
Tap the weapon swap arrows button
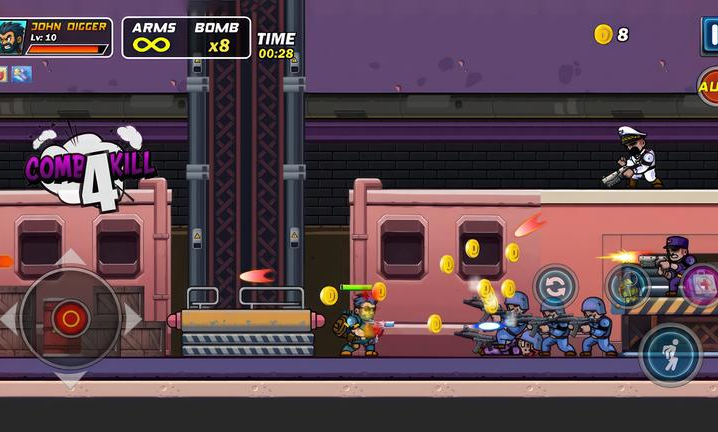point(555,286)
